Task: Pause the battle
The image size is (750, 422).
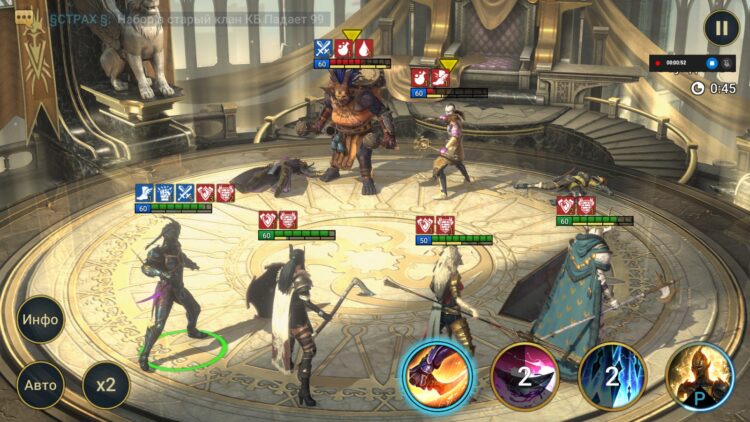Action: coord(721,27)
